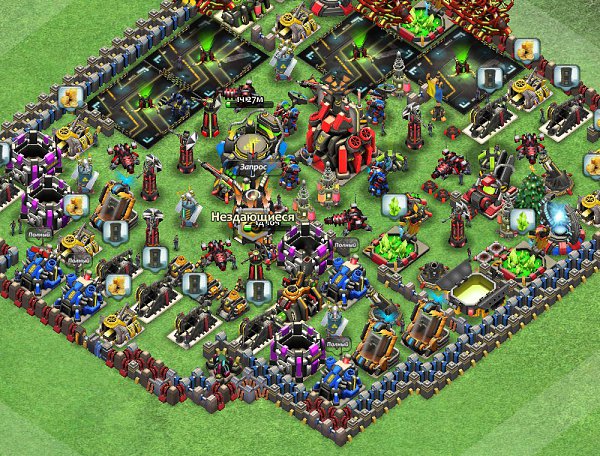Collect the crystal bubble beside the Christmas tree
The image size is (600, 456).
coord(521,219)
